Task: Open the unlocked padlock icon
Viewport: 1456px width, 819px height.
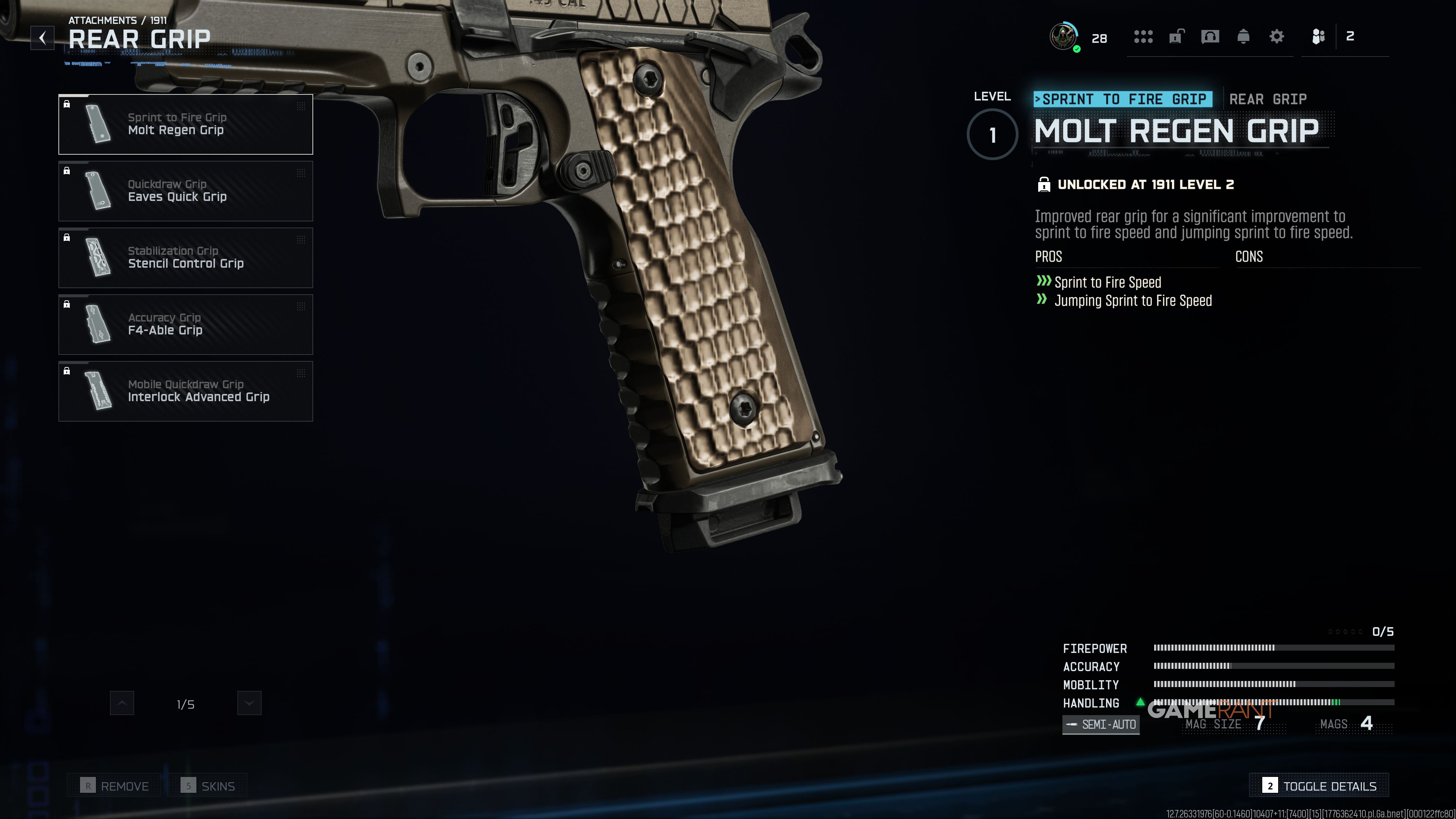Action: click(x=1176, y=37)
